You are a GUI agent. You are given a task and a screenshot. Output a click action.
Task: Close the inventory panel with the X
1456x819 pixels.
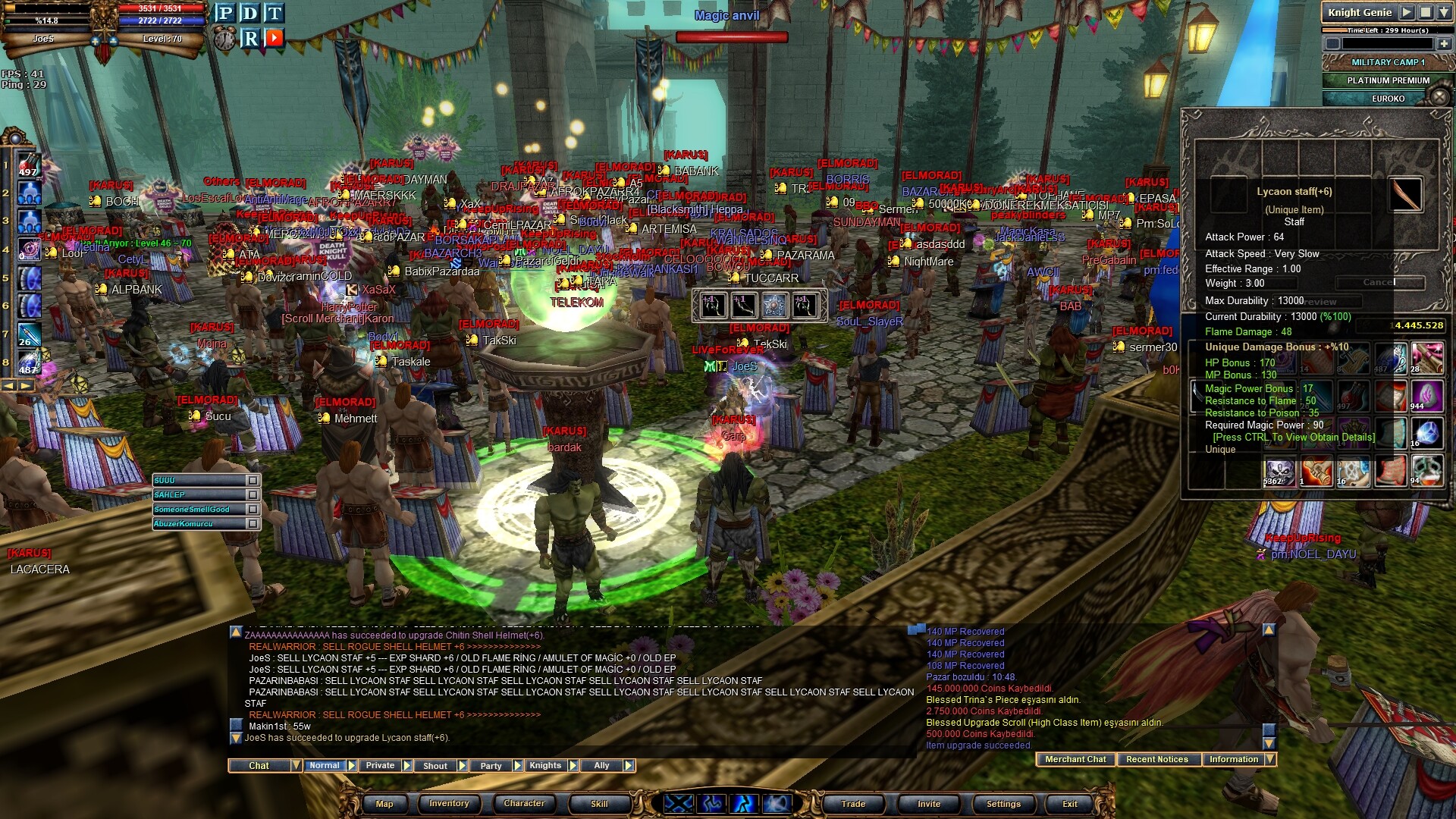[1439, 96]
